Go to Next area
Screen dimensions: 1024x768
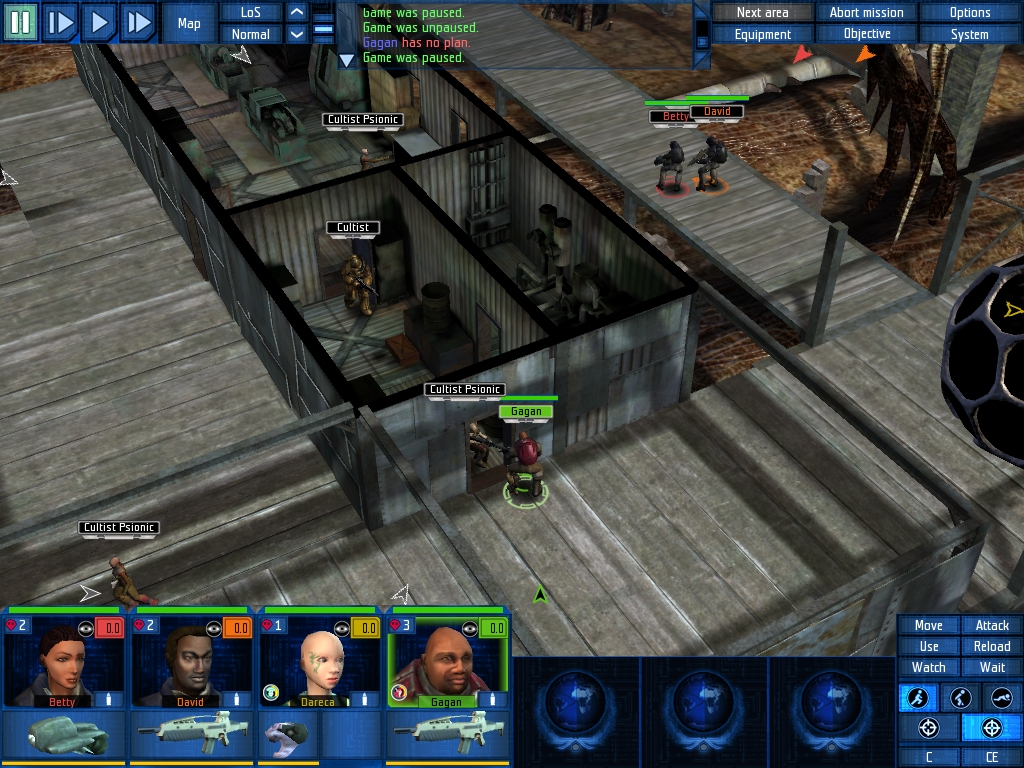[762, 12]
